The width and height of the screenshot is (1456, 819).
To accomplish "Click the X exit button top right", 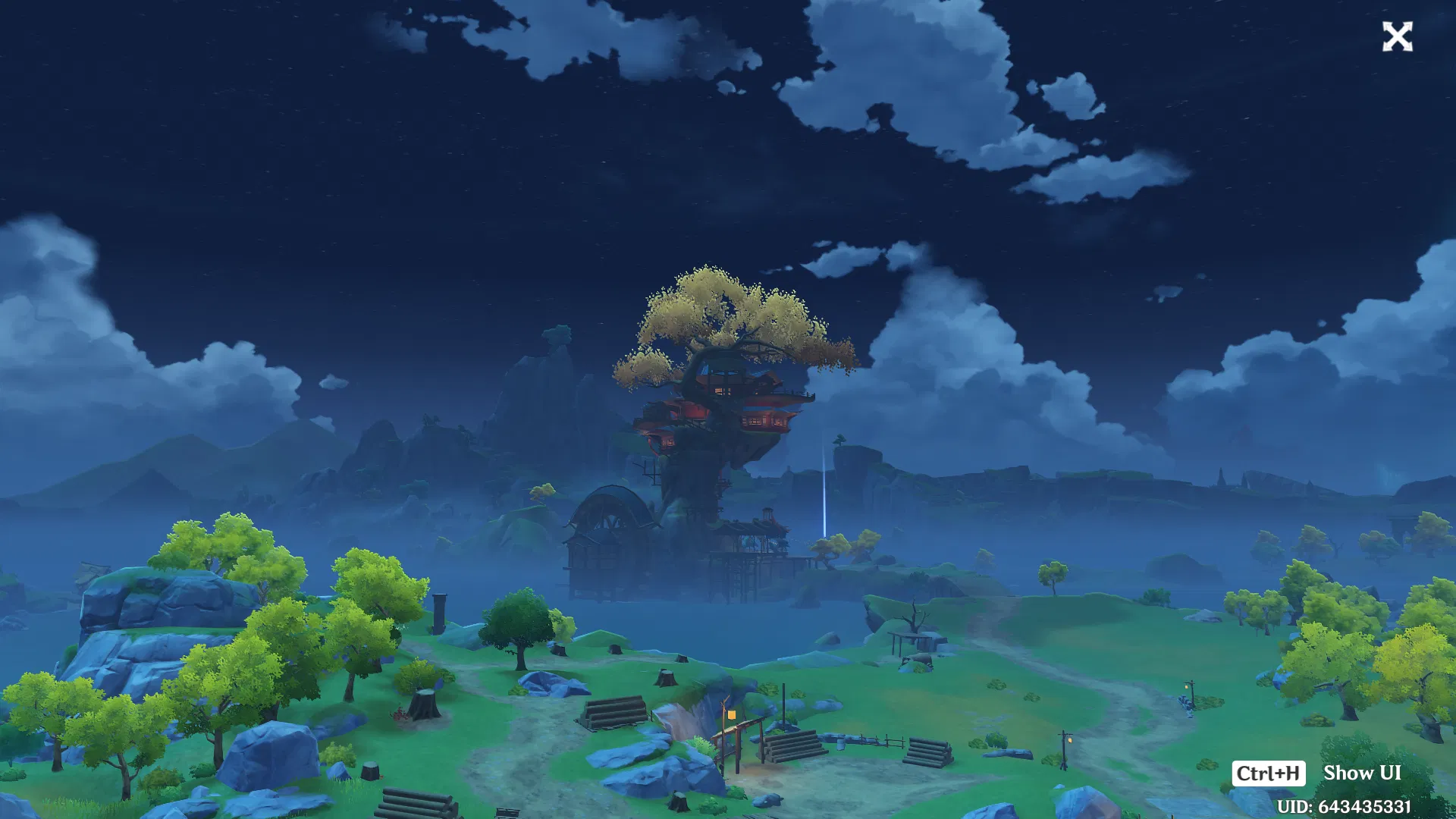I will click(1398, 36).
